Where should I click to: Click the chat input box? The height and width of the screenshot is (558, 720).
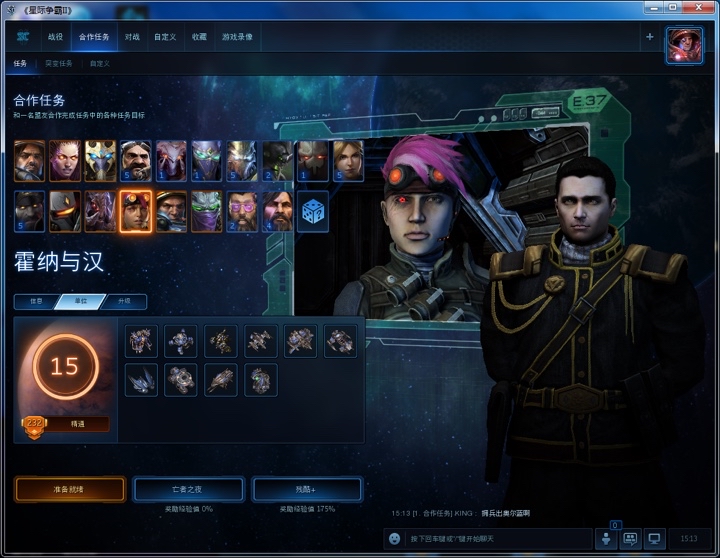pyautogui.click(x=490, y=538)
